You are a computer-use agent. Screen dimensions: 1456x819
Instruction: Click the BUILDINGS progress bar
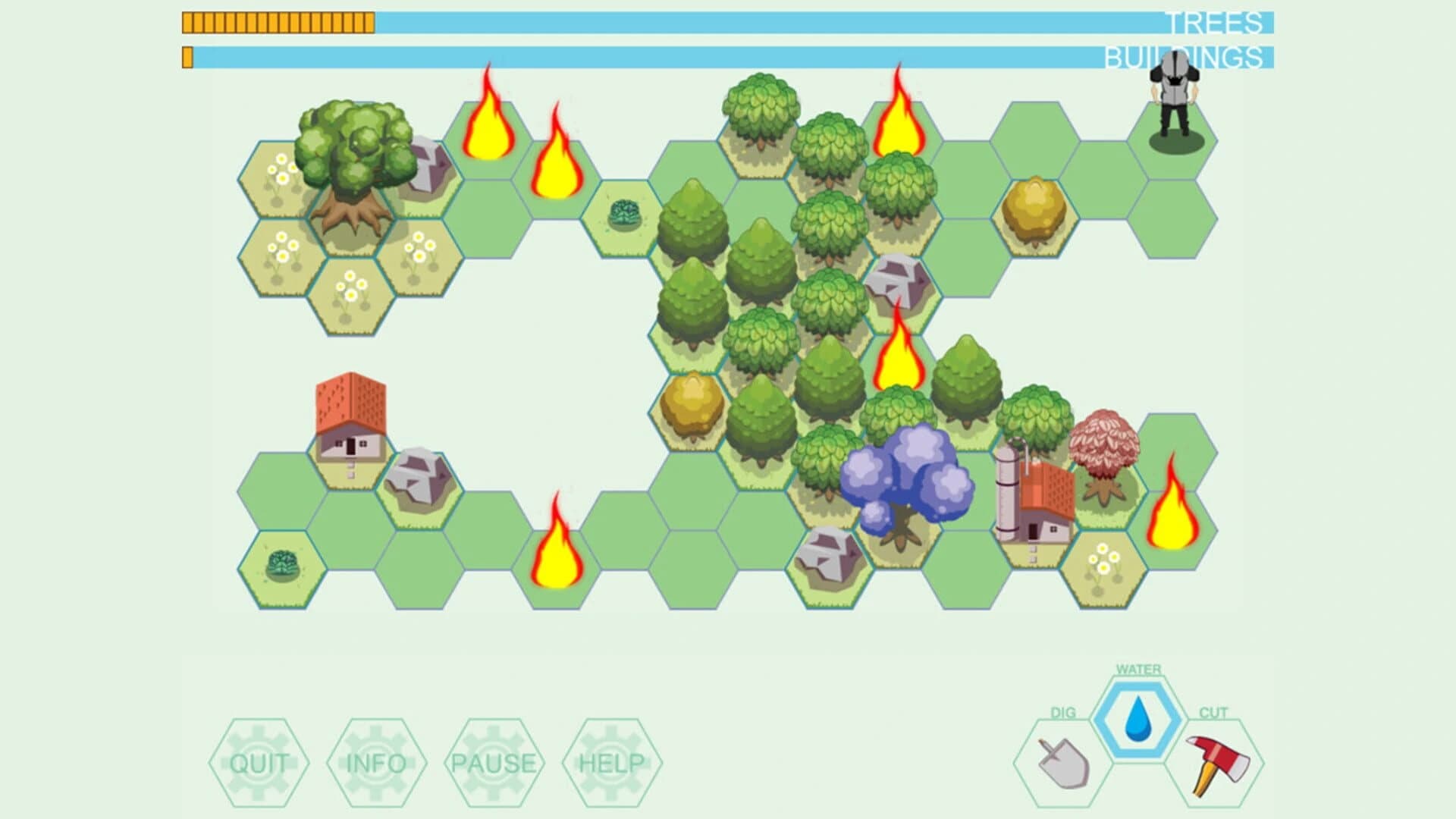[728, 55]
